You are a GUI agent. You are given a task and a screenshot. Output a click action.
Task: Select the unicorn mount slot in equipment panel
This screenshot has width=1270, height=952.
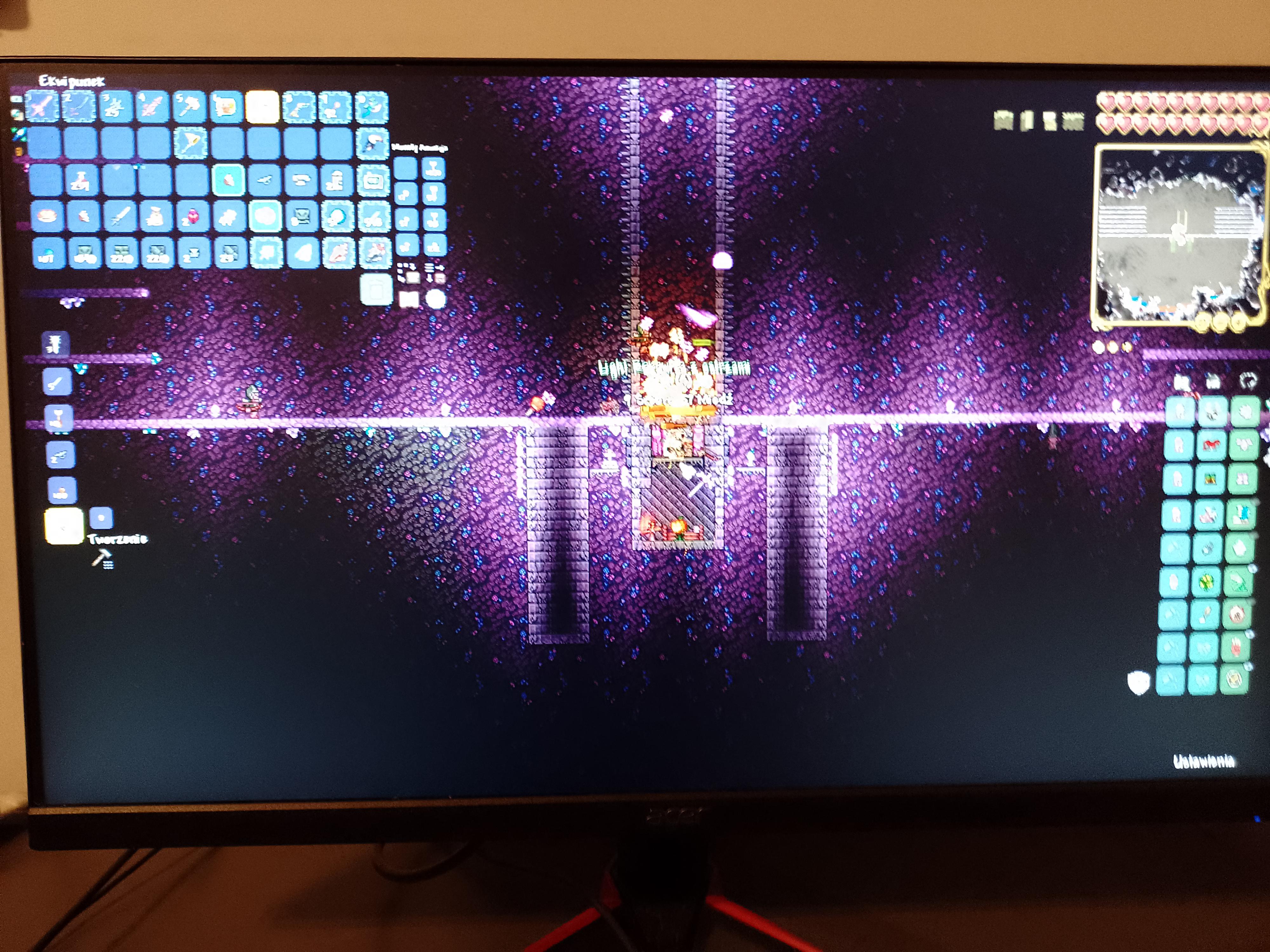(1210, 445)
